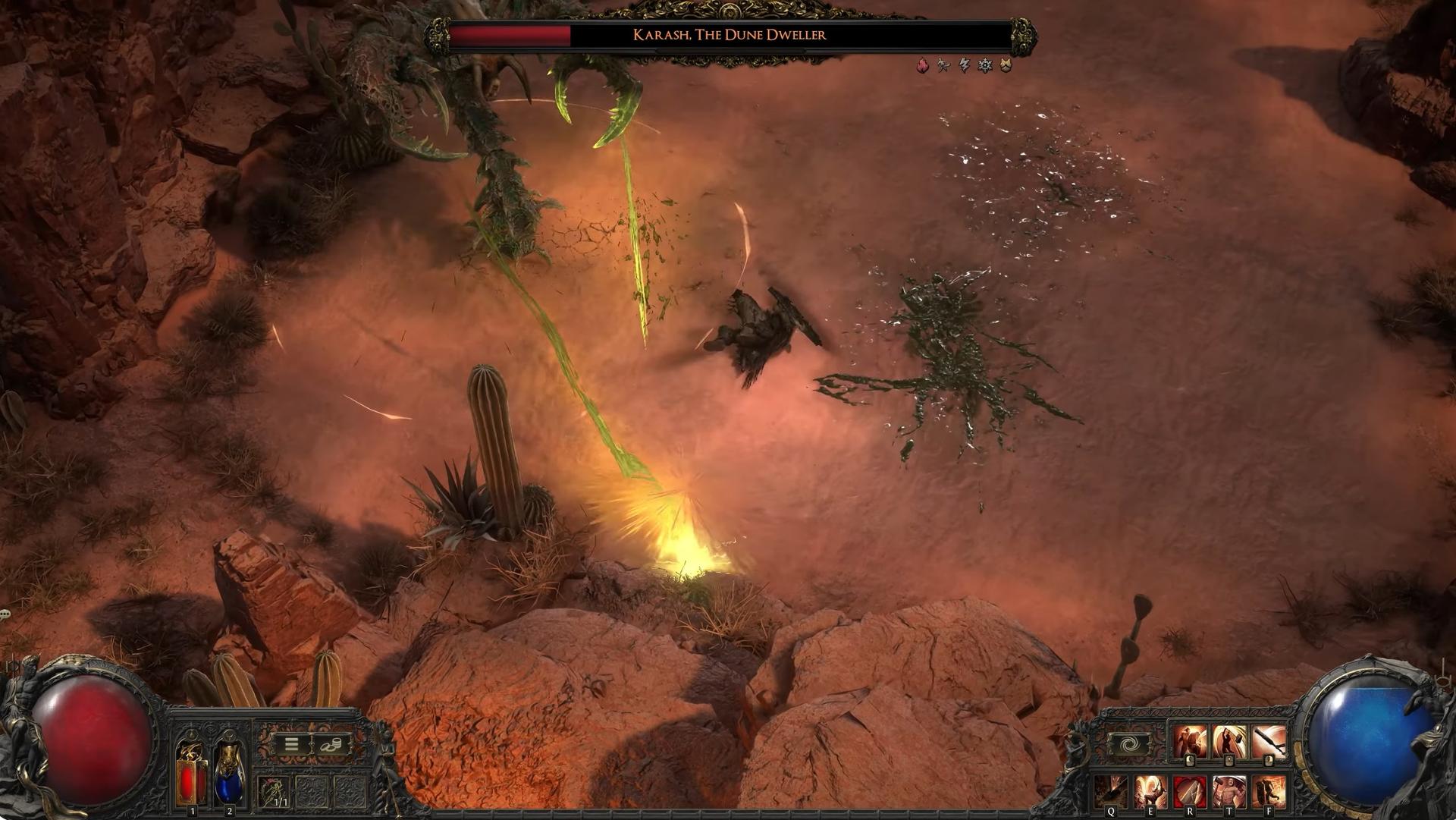Image resolution: width=1456 pixels, height=820 pixels.
Task: Click the swirling vortex icon left of skills
Action: tap(1131, 742)
